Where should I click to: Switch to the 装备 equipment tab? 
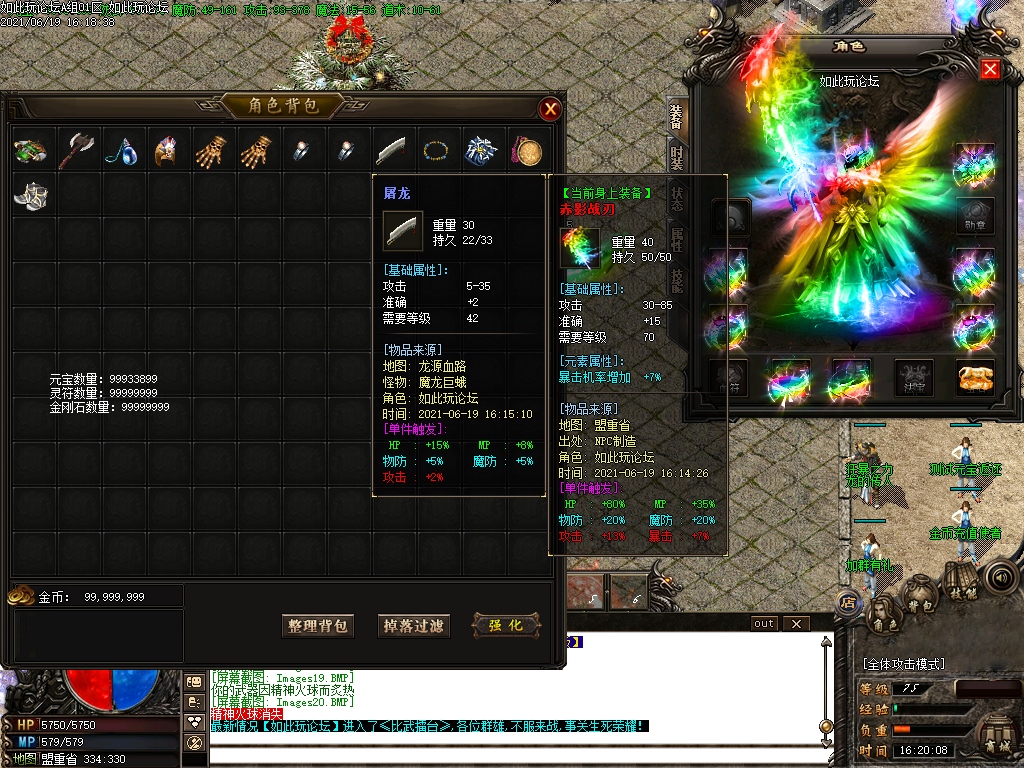[x=677, y=116]
